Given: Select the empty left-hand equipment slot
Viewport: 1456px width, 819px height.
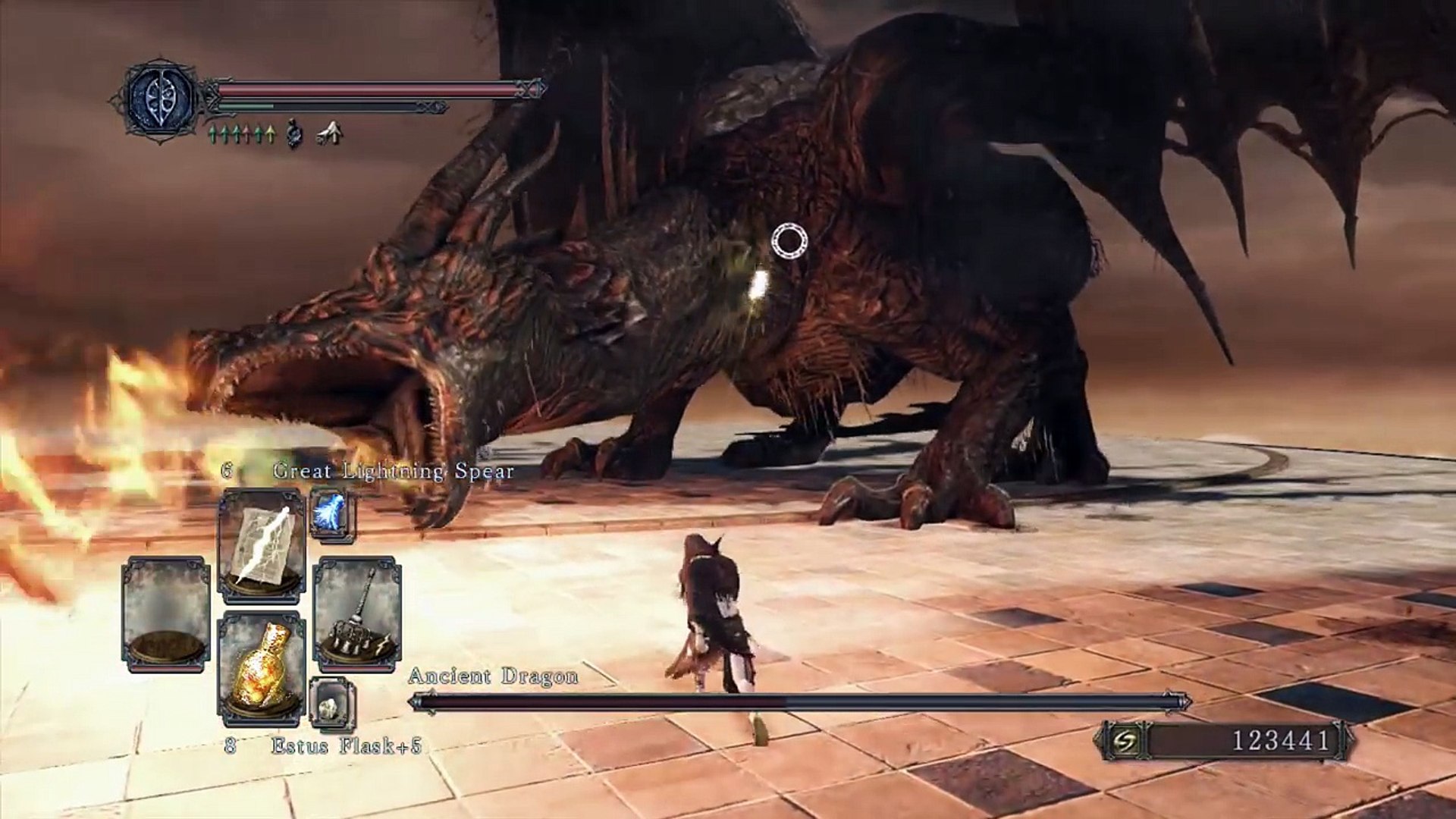Looking at the screenshot, I should click(166, 613).
